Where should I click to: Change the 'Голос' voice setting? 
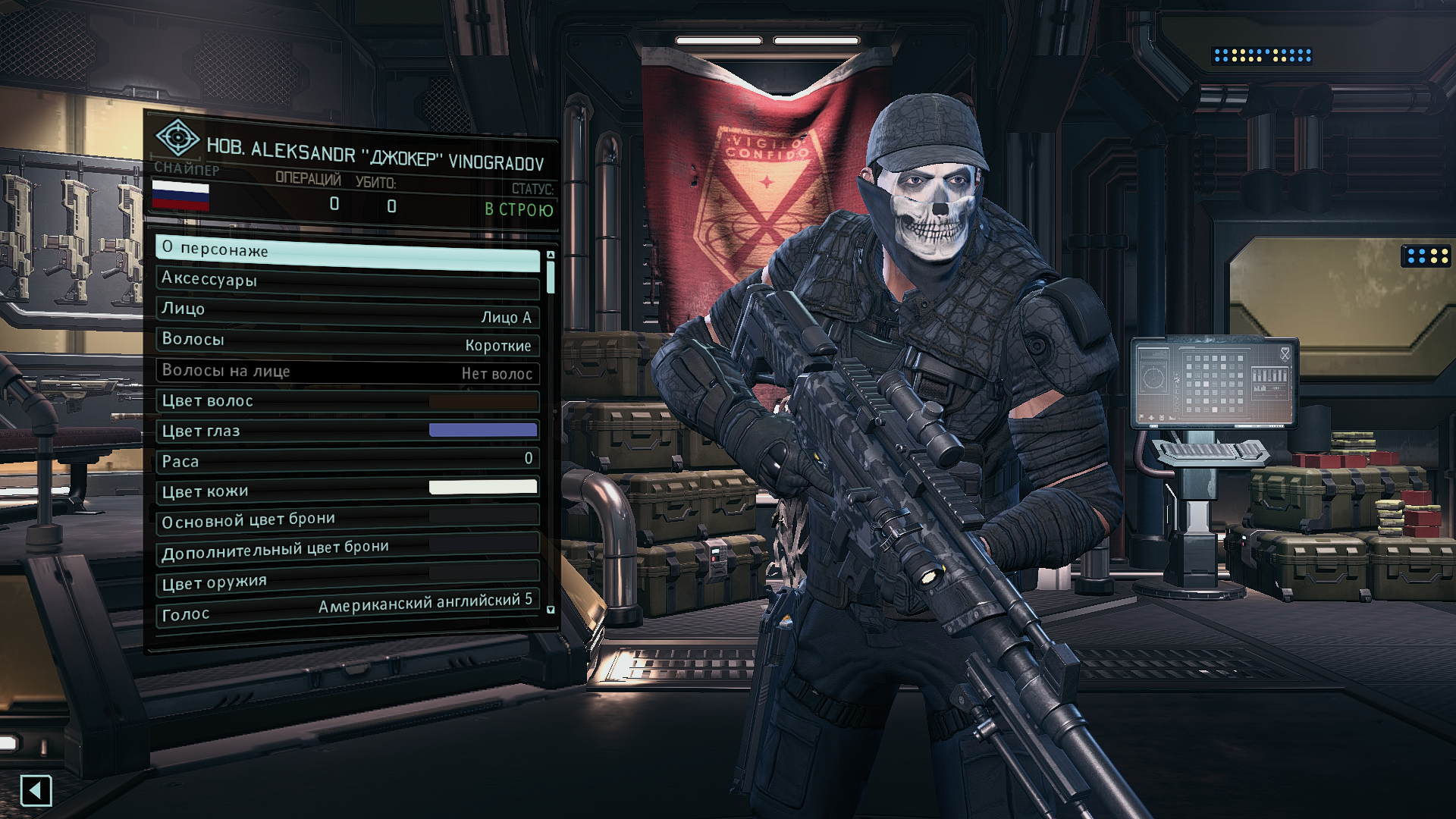347,610
